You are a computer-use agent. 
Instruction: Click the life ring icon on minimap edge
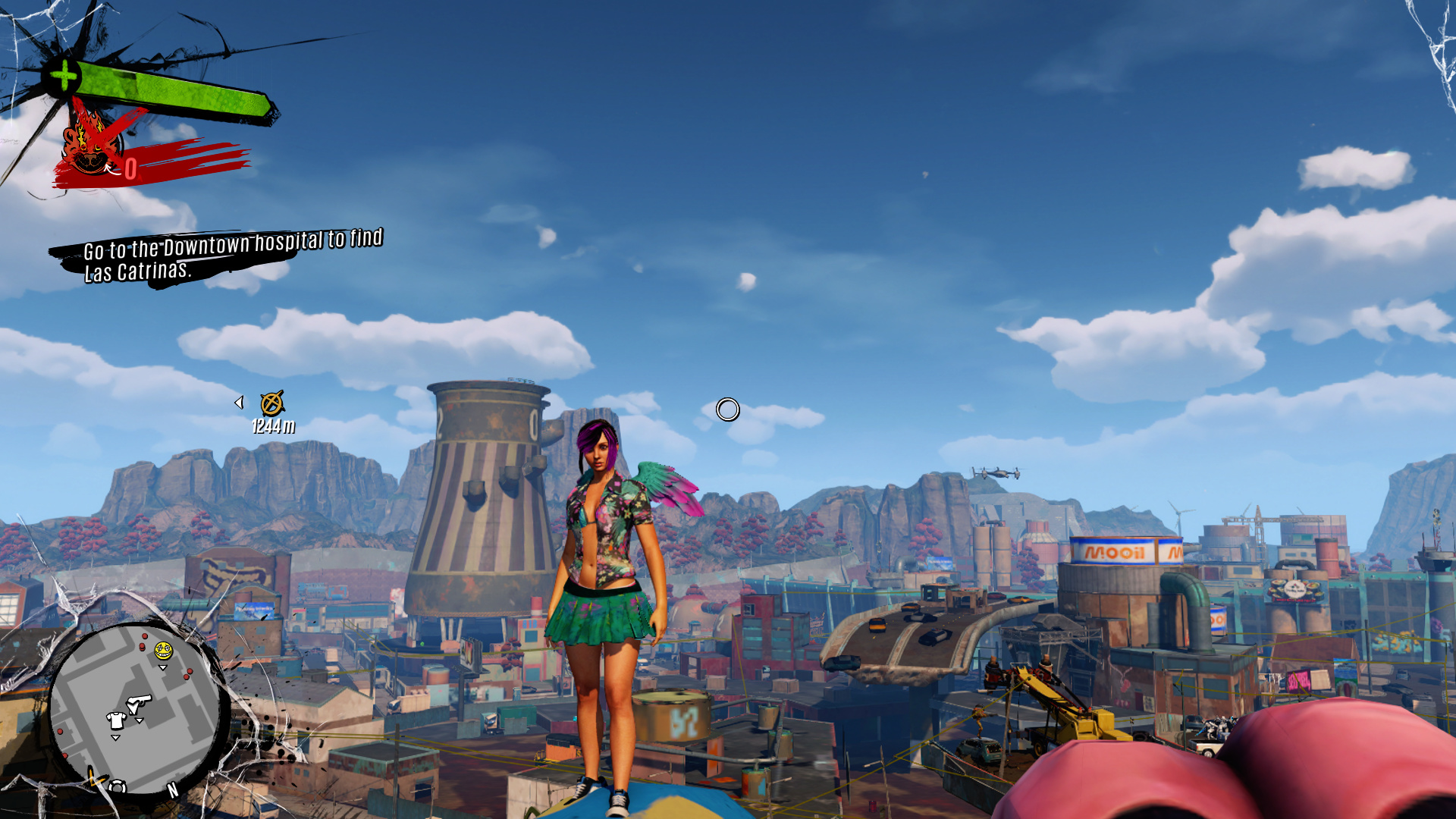coord(118,787)
